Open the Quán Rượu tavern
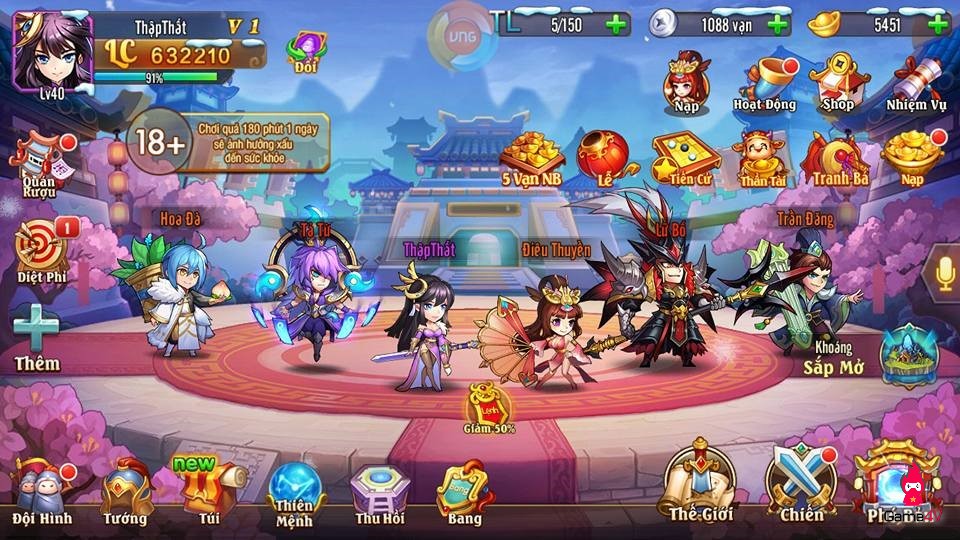The width and height of the screenshot is (960, 540). pyautogui.click(x=38, y=160)
